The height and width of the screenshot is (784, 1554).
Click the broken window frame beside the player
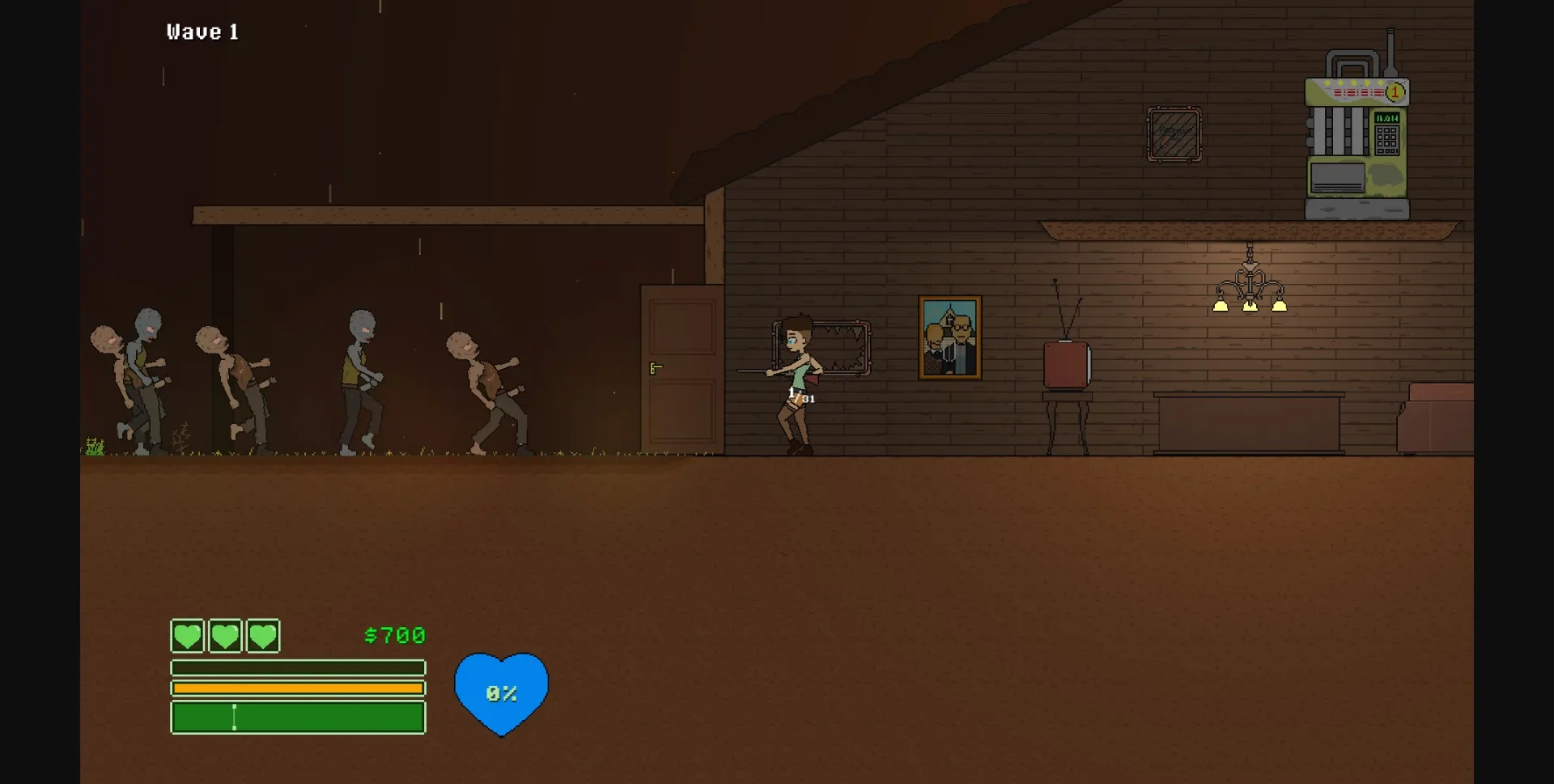pyautogui.click(x=842, y=348)
